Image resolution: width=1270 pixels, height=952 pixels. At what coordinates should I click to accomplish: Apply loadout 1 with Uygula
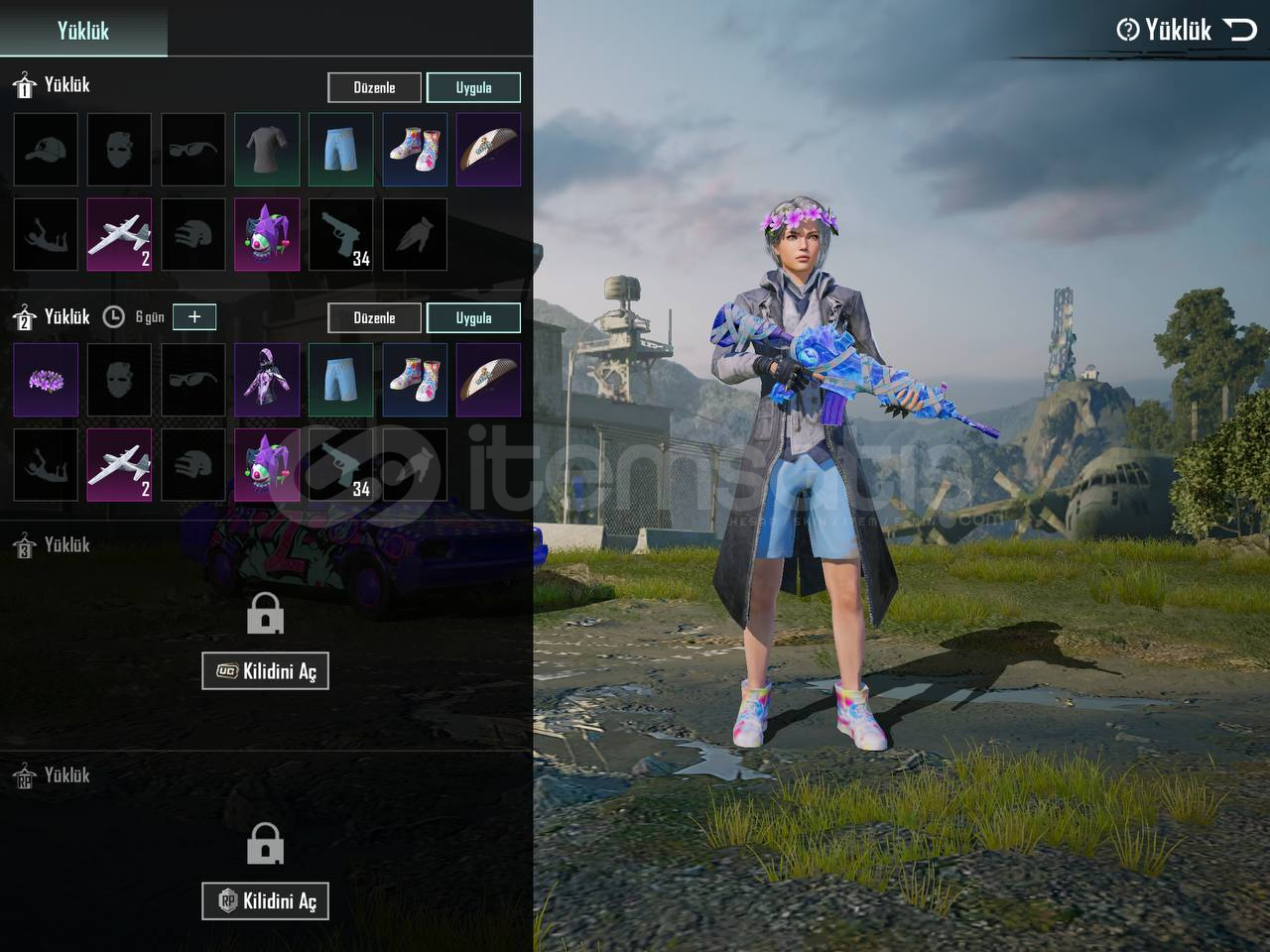click(x=473, y=87)
